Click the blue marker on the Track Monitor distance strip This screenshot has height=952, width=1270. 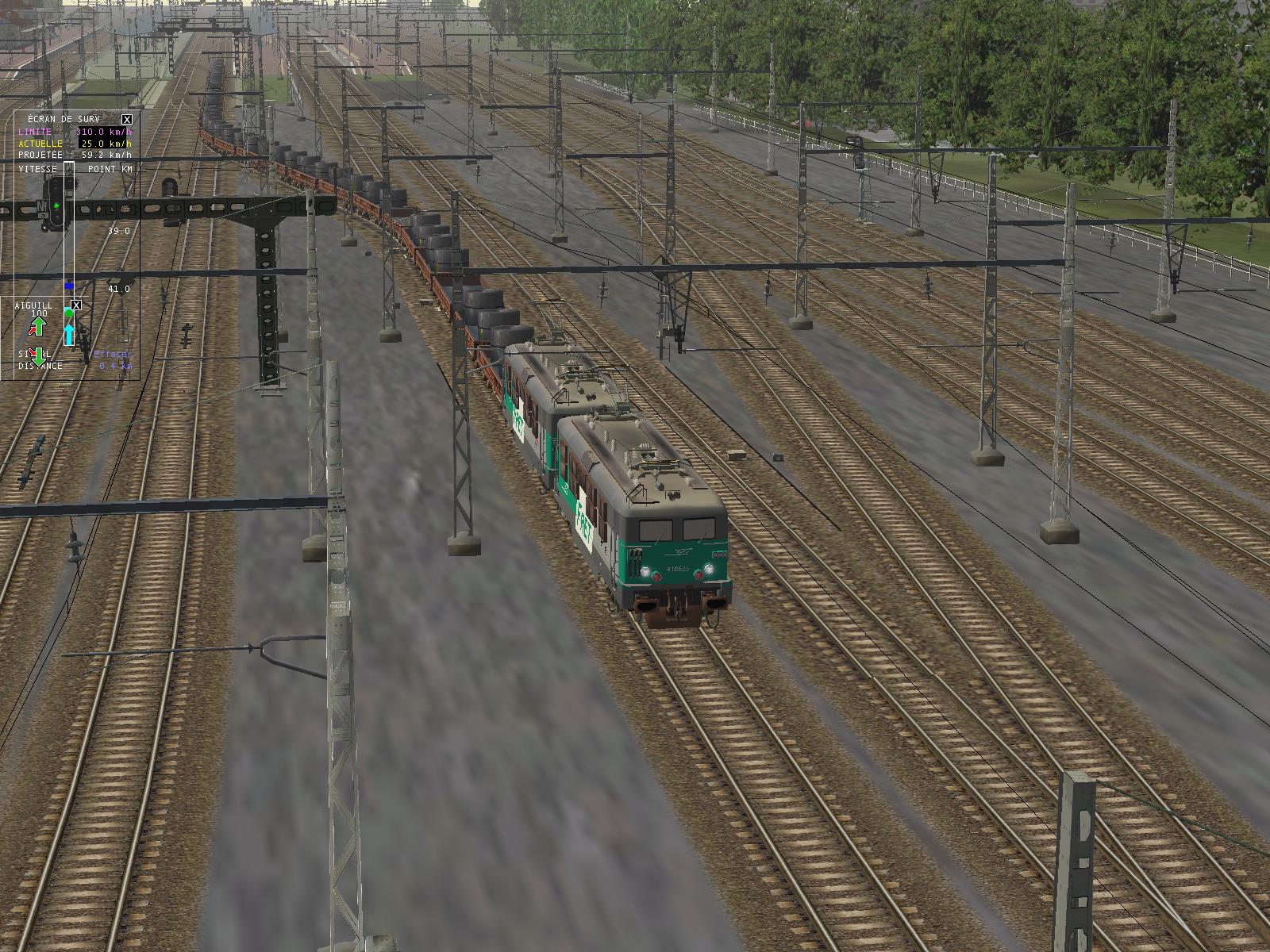[68, 286]
